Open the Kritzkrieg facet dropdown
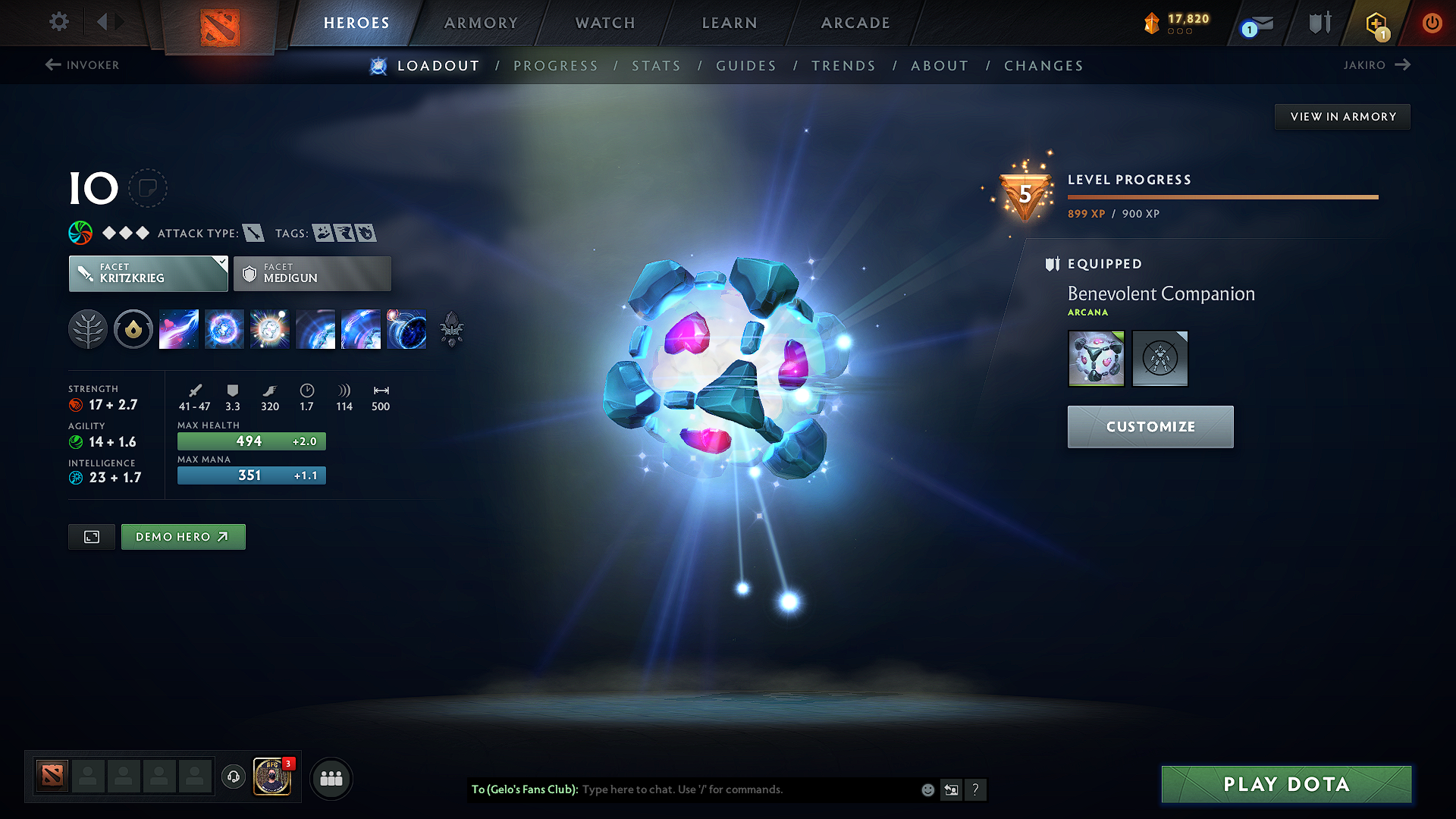Viewport: 1456px width, 819px height. pyautogui.click(x=148, y=273)
